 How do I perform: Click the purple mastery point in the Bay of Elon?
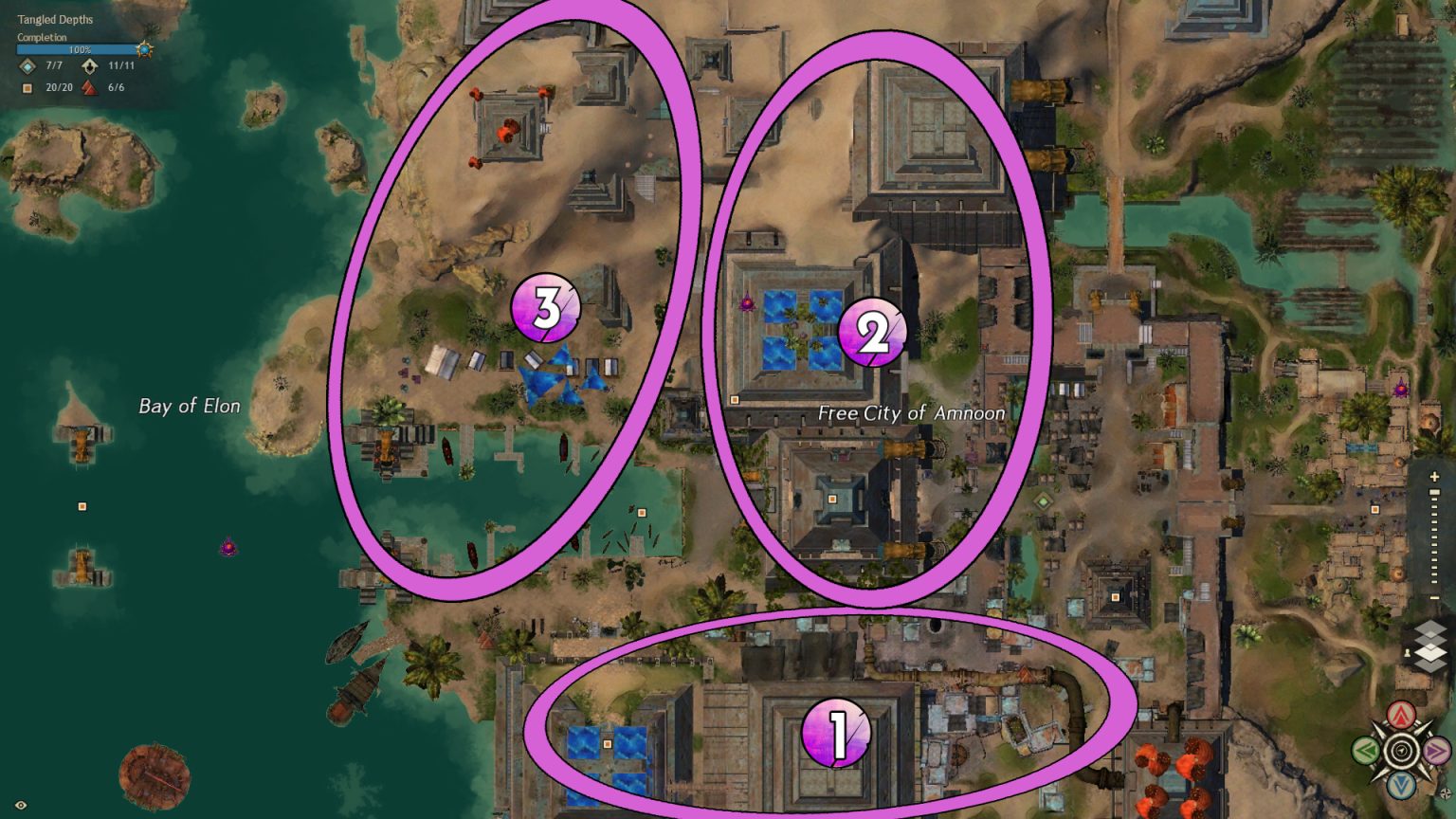click(227, 547)
